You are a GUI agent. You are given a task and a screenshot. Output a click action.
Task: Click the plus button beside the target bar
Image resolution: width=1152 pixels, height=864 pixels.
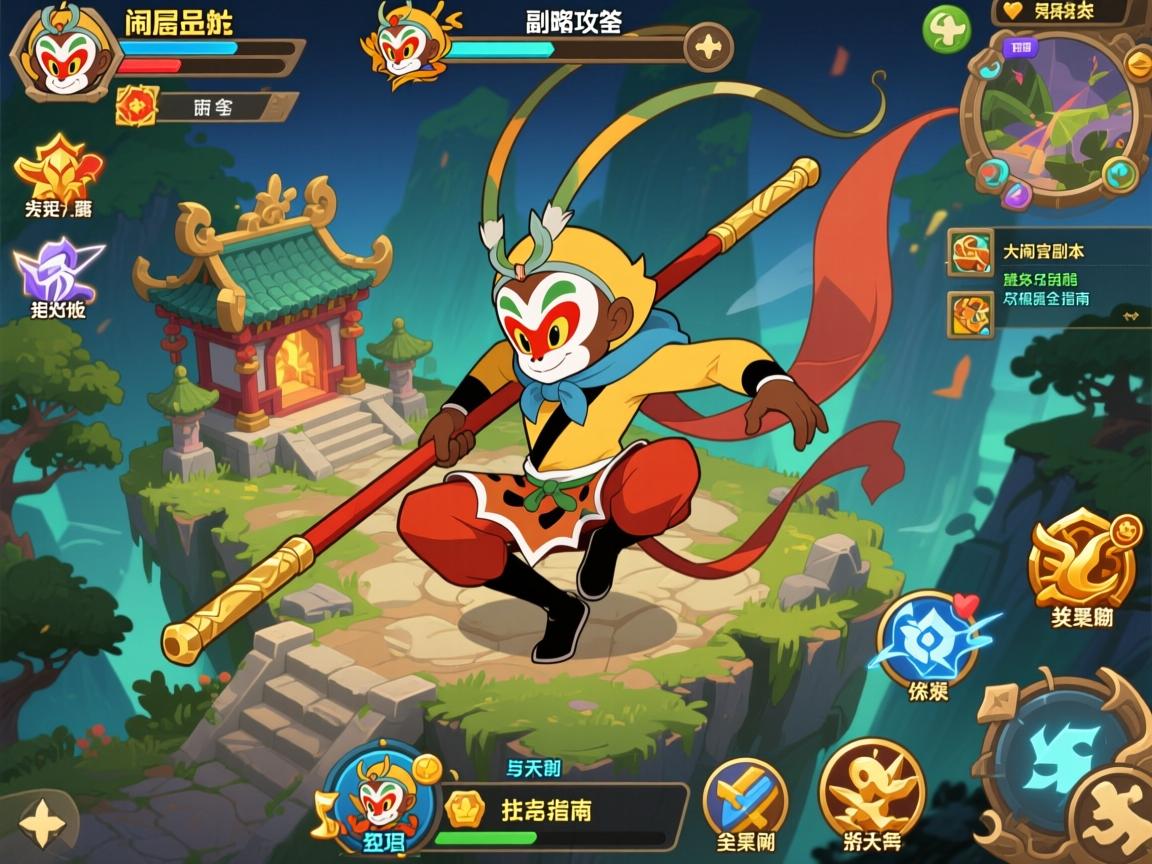[x=708, y=46]
